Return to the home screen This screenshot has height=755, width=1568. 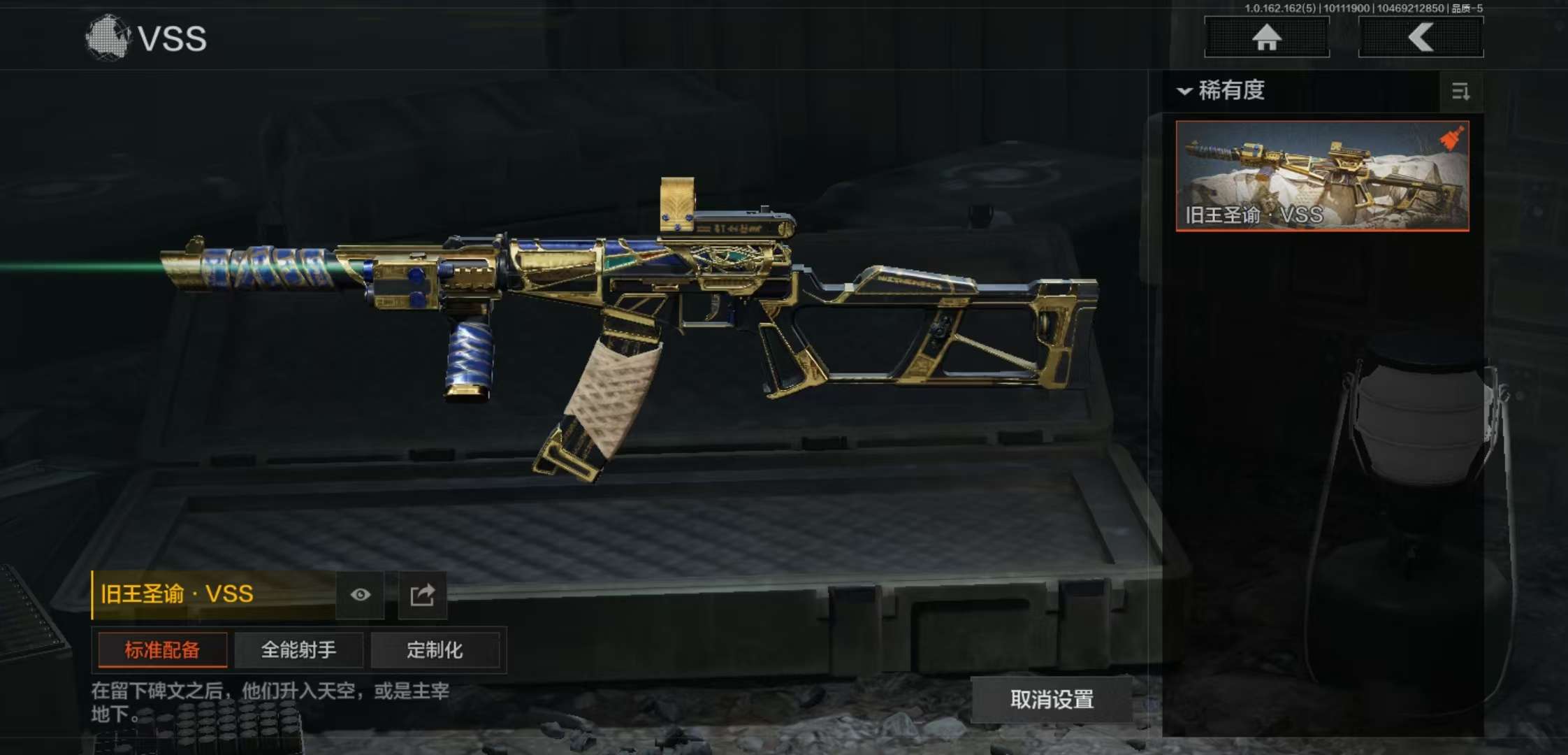coord(1266,37)
